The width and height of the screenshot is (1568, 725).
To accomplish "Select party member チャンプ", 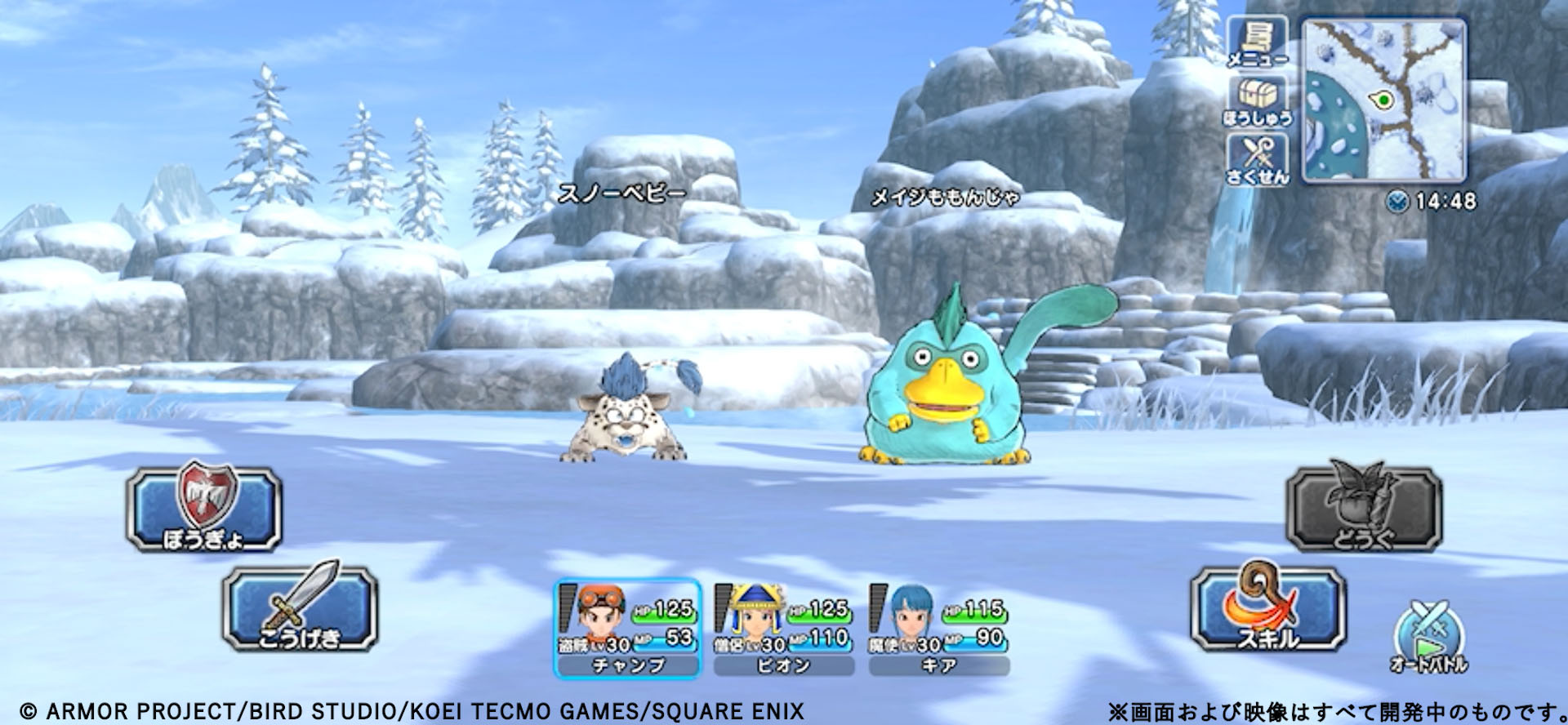I will (x=627, y=629).
